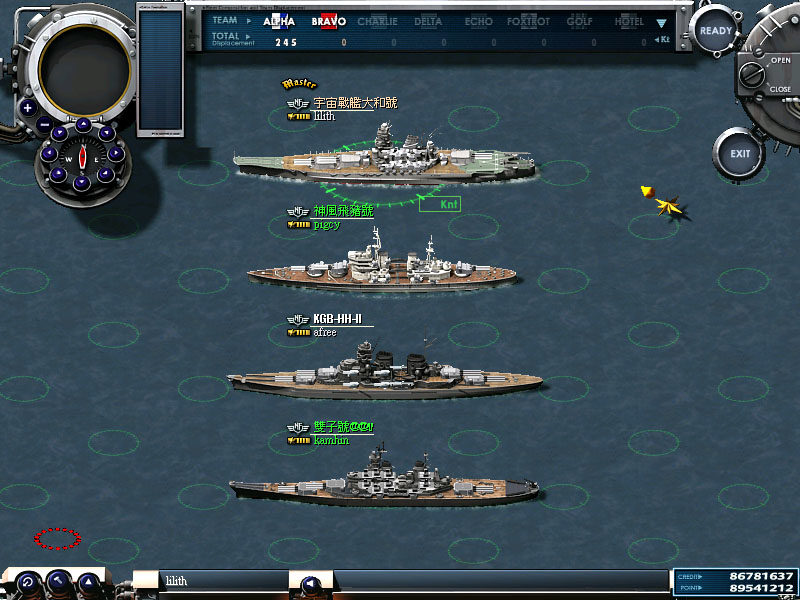Switch to team ALPHA
Image resolution: width=800 pixels, height=600 pixels.
pyautogui.click(x=279, y=21)
